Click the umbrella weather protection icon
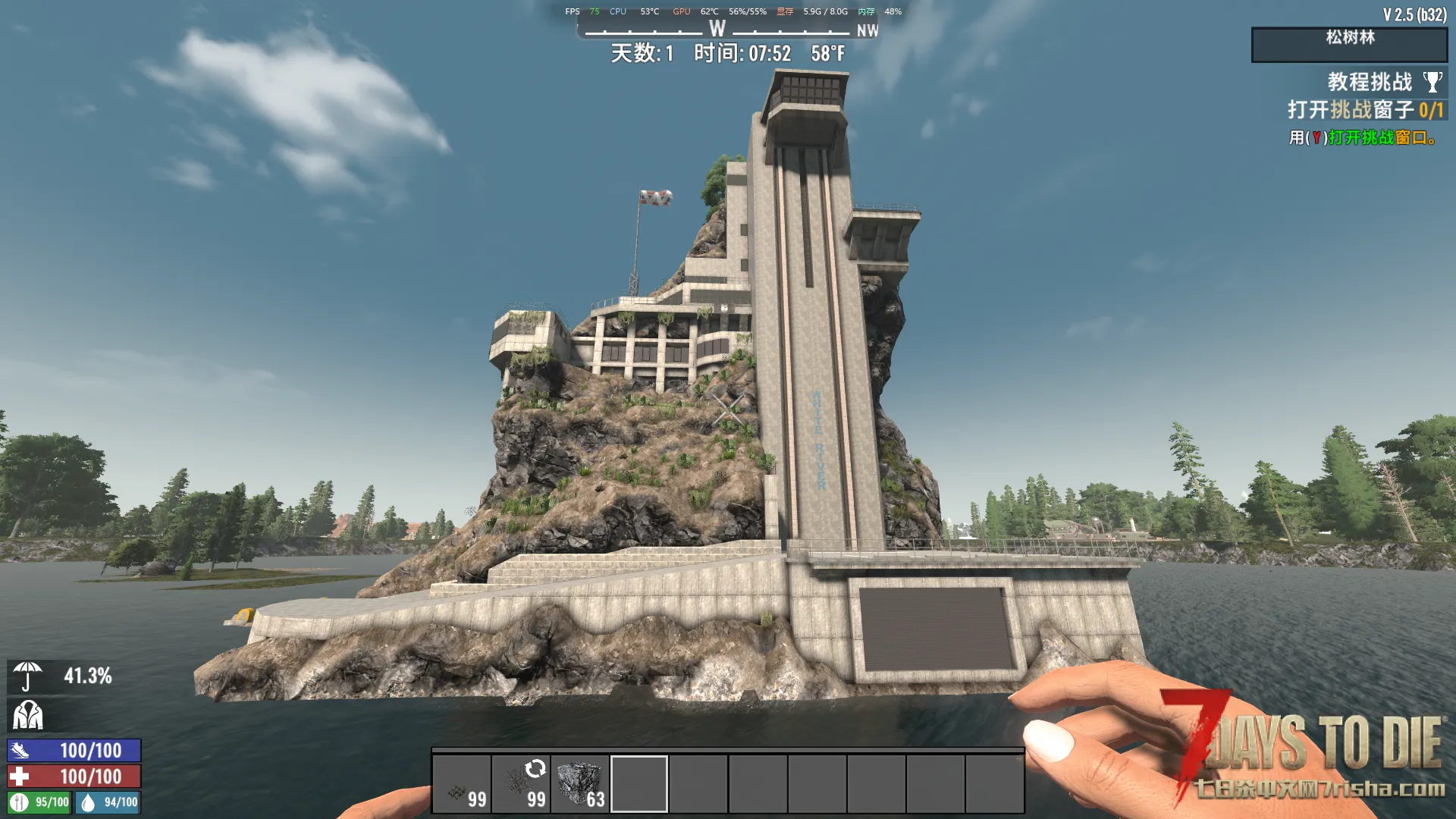This screenshot has height=819, width=1456. [28, 676]
